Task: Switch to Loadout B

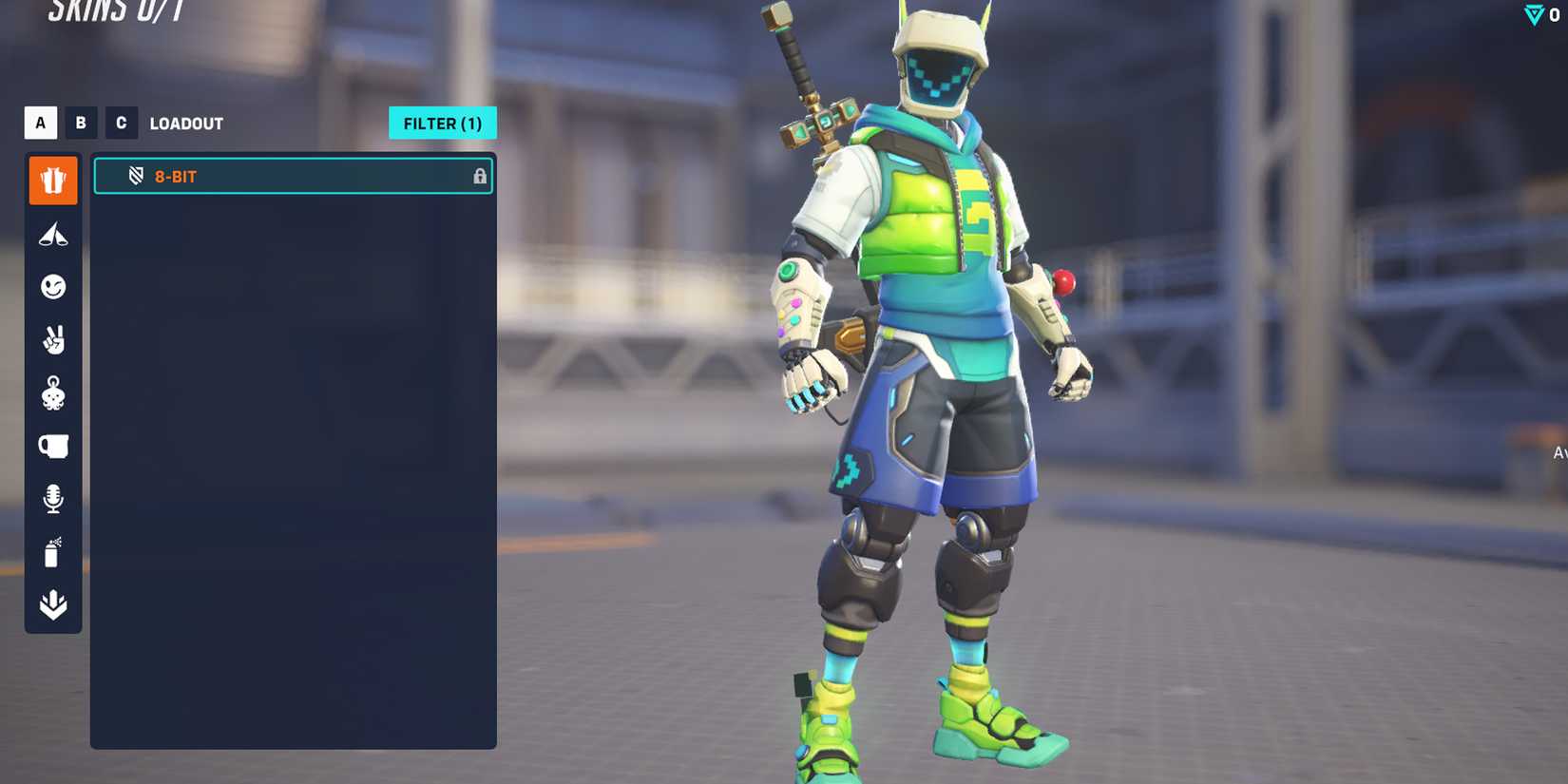Action: coord(81,123)
